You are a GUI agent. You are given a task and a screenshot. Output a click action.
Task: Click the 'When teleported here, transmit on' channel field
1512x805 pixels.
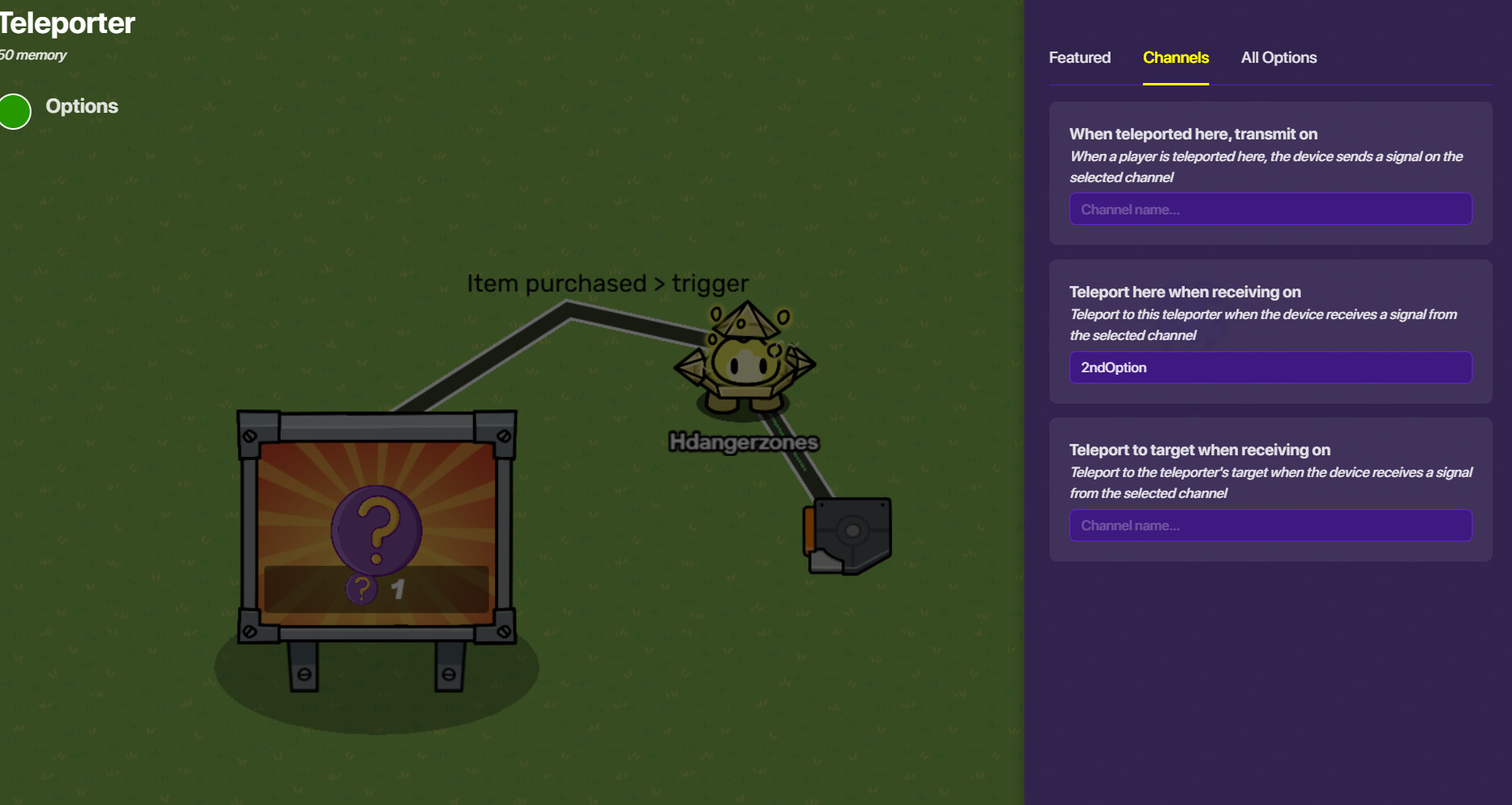click(1270, 210)
